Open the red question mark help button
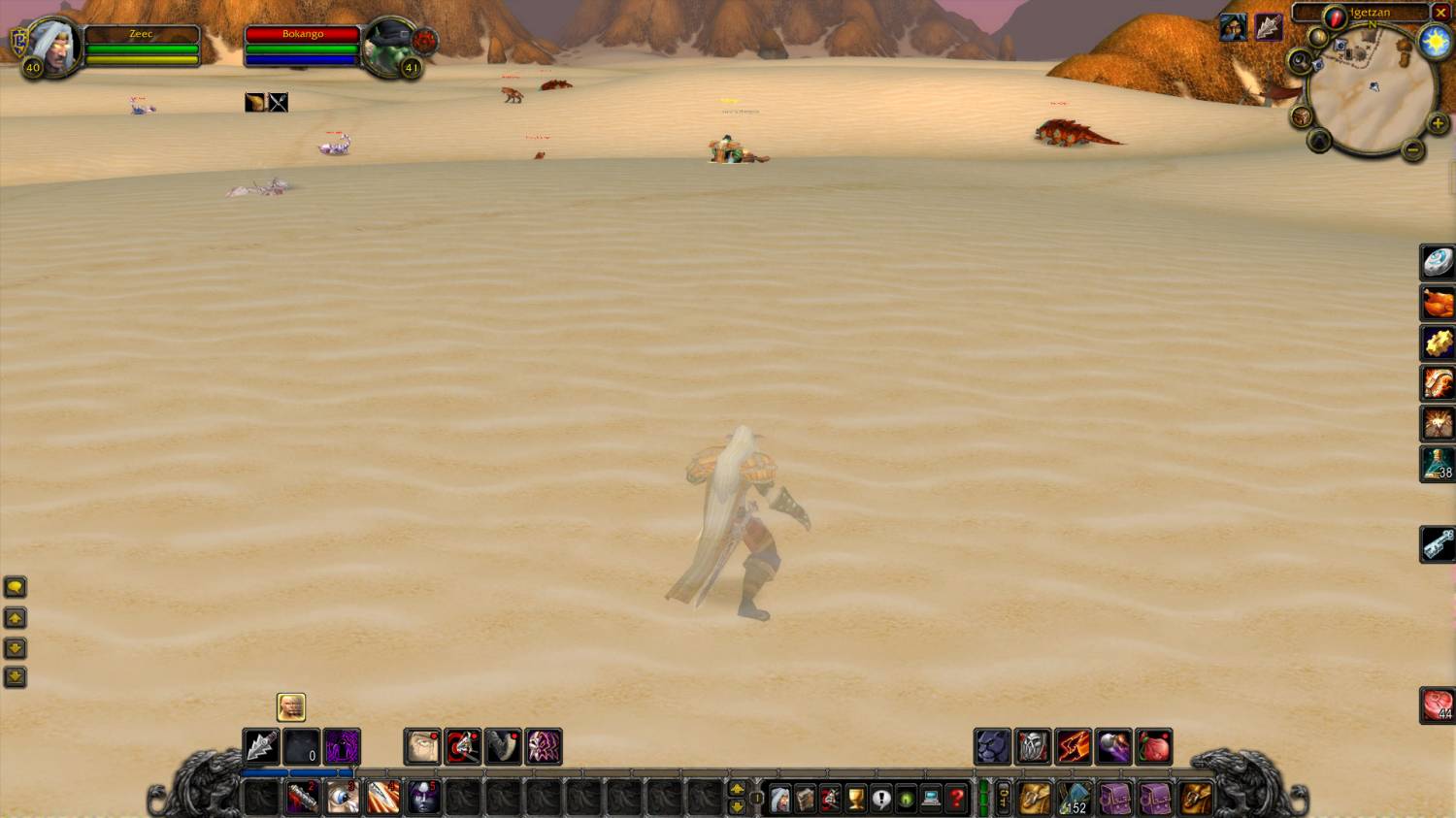1456x818 pixels. tap(956, 799)
